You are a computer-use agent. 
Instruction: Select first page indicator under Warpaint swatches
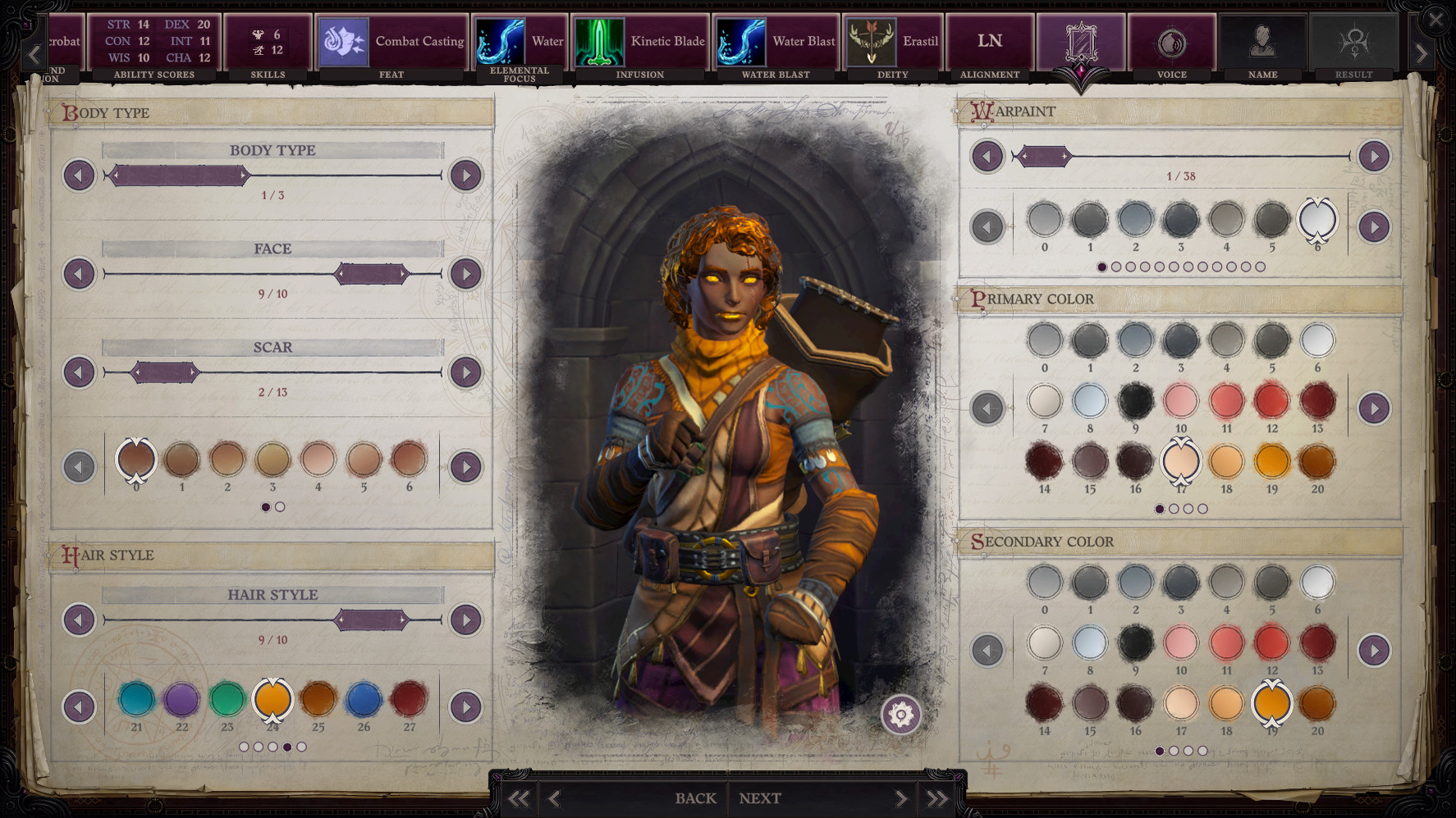point(1102,266)
